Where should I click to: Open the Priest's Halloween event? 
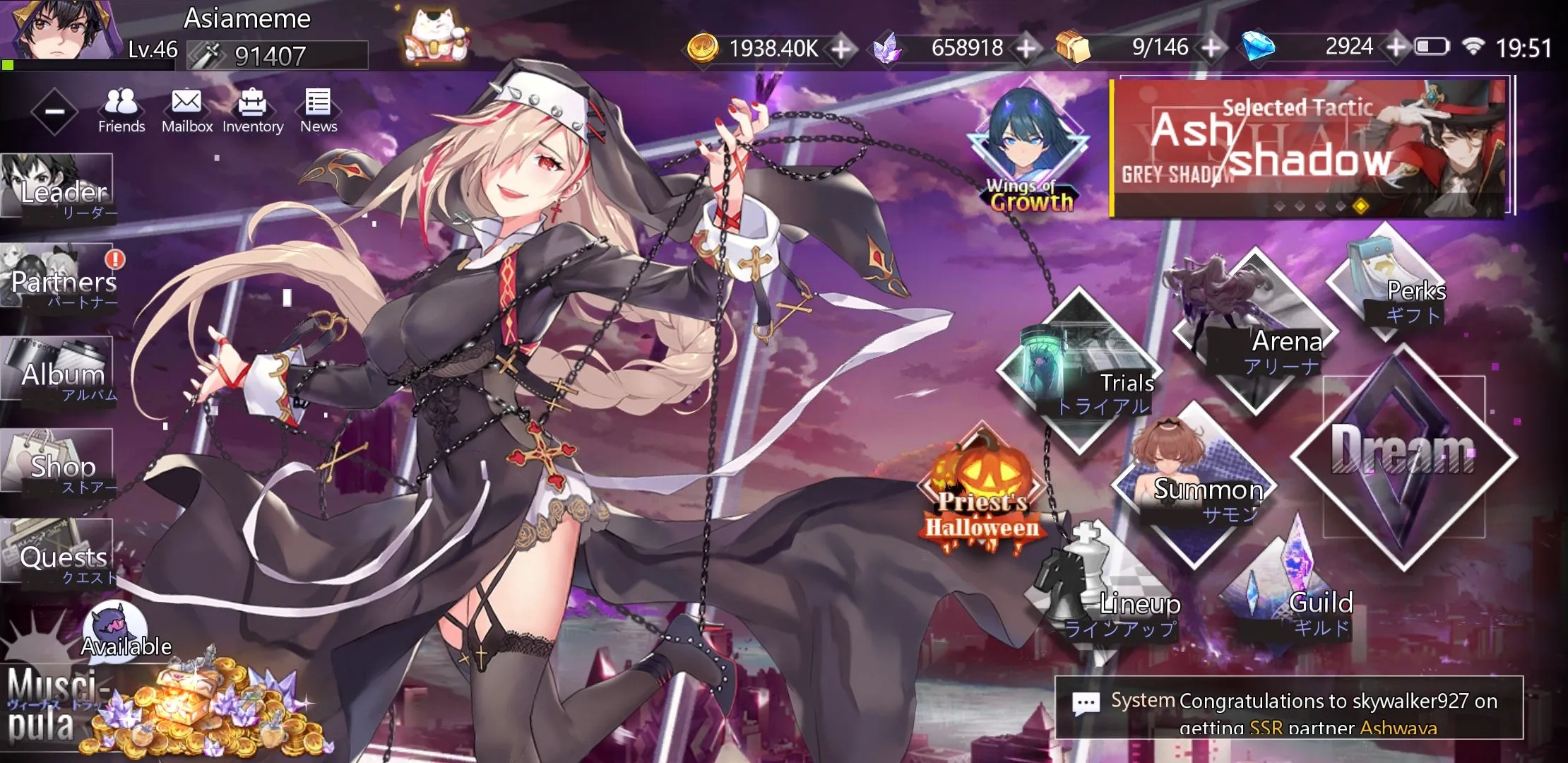pyautogui.click(x=982, y=495)
